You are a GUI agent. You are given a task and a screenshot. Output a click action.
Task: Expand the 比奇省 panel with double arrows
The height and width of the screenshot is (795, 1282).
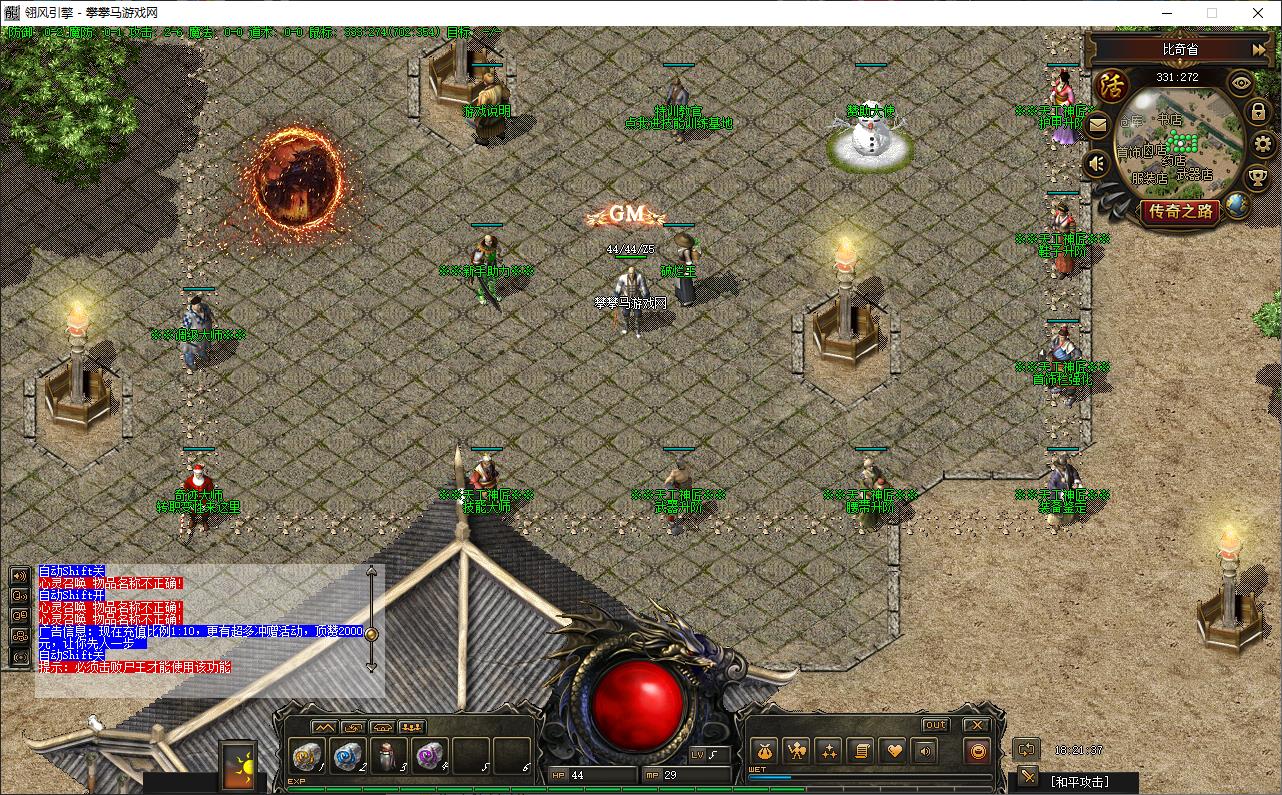point(1258,49)
